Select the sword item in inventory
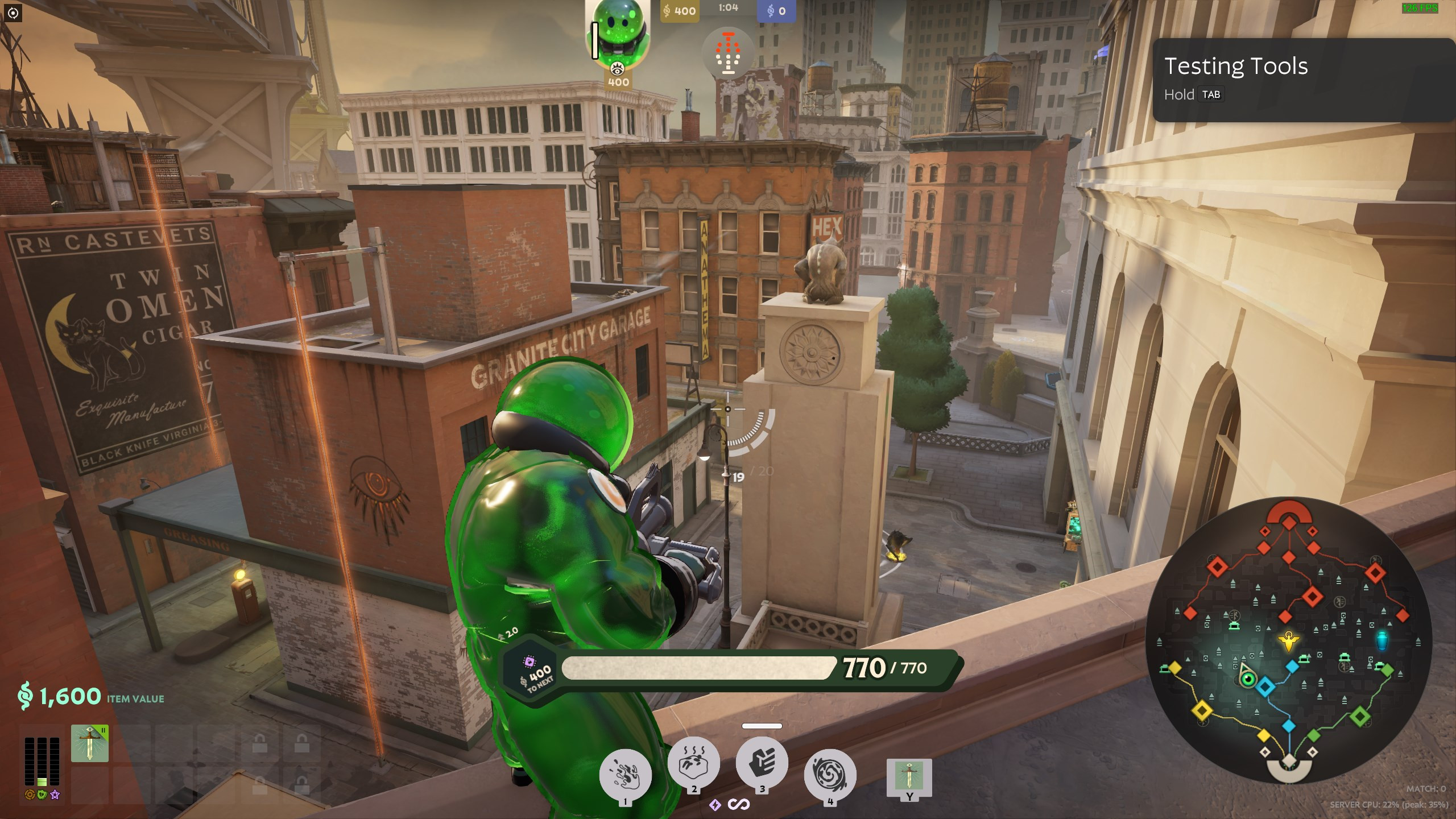Viewport: 1456px width, 819px height. (90, 743)
